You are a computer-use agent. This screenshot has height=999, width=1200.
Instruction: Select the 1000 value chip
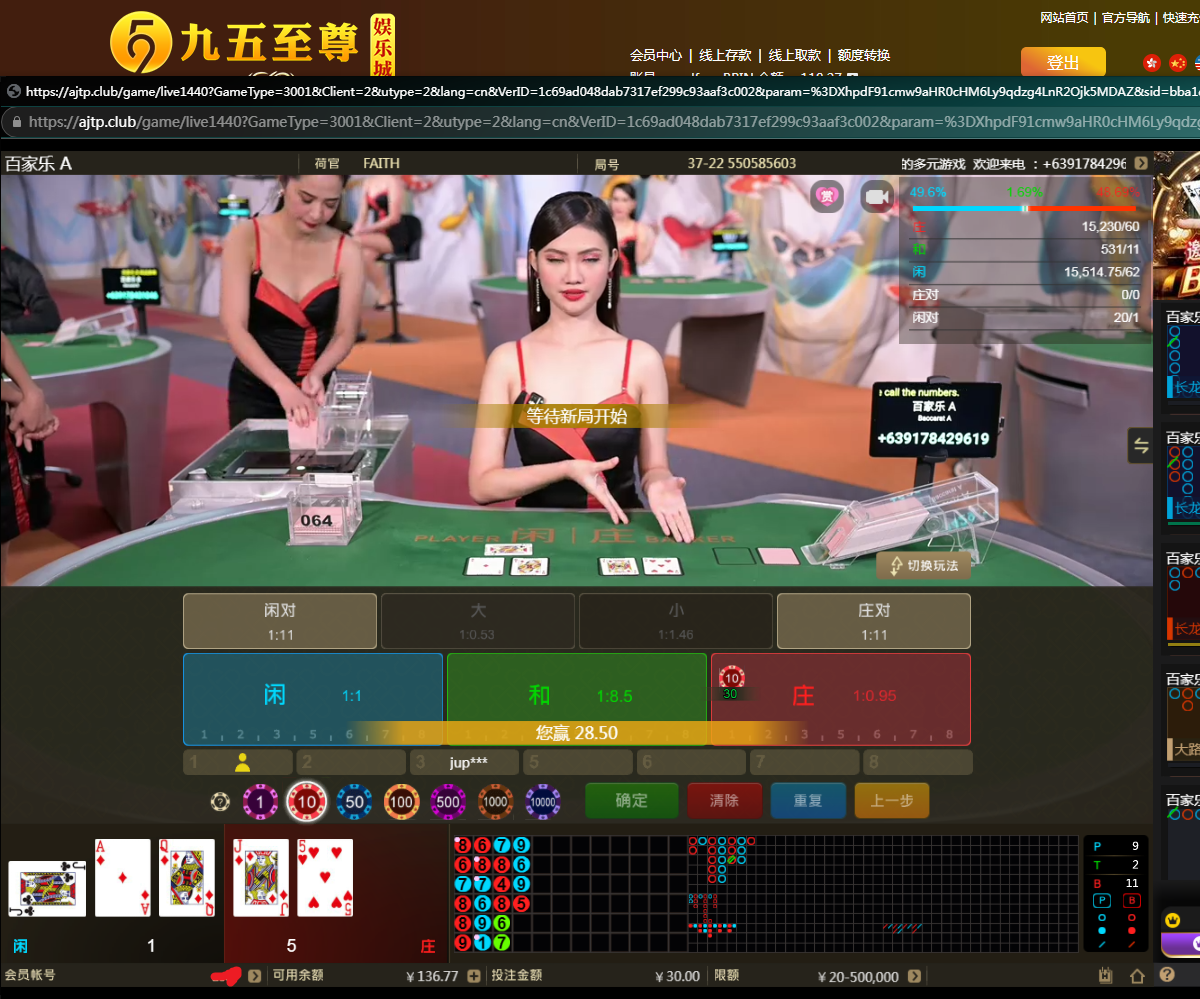(495, 801)
